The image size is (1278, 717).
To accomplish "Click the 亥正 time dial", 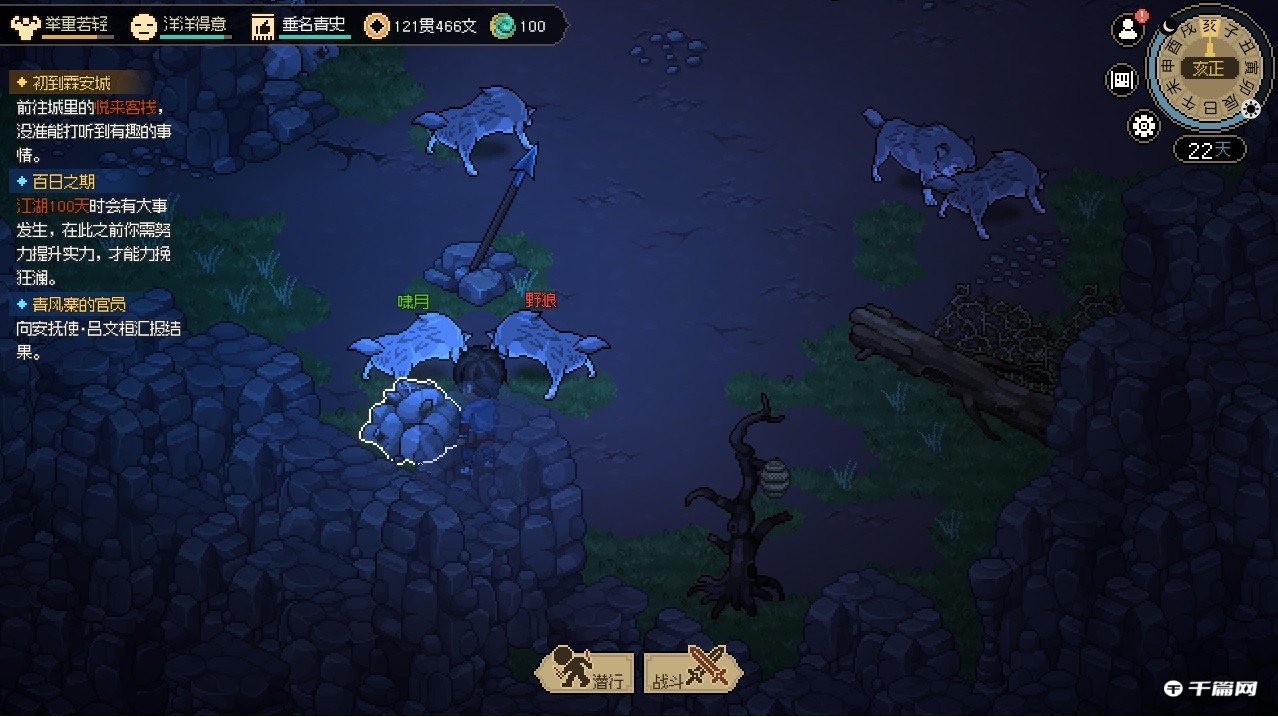I will (1208, 68).
